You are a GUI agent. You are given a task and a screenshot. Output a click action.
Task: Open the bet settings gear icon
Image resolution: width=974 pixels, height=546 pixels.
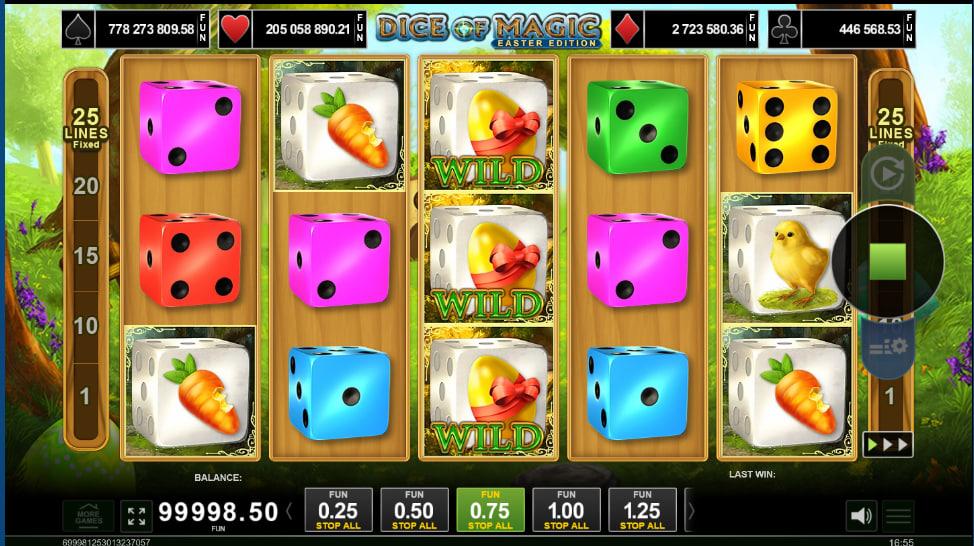point(887,346)
